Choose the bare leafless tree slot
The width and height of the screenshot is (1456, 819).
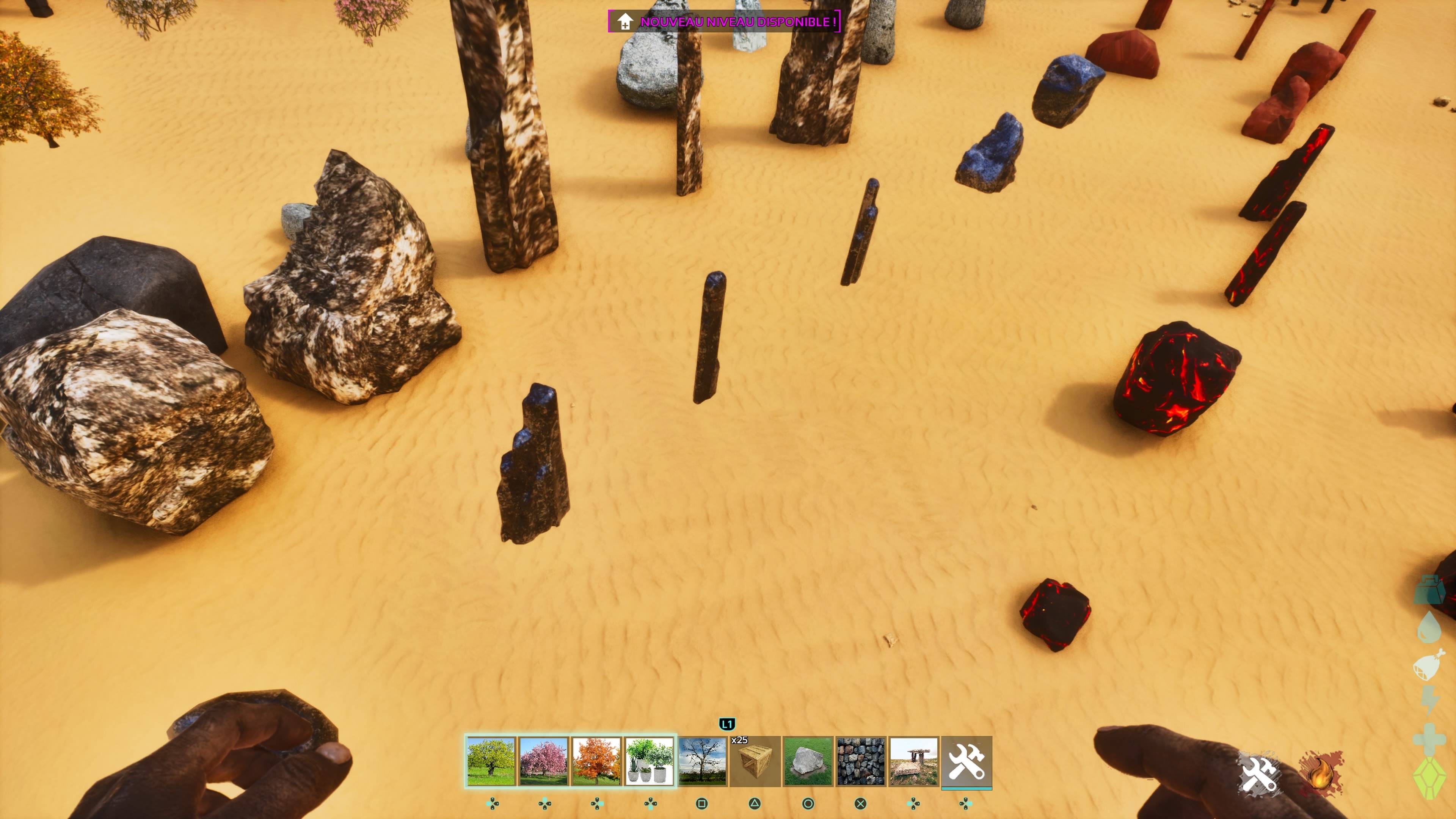702,761
